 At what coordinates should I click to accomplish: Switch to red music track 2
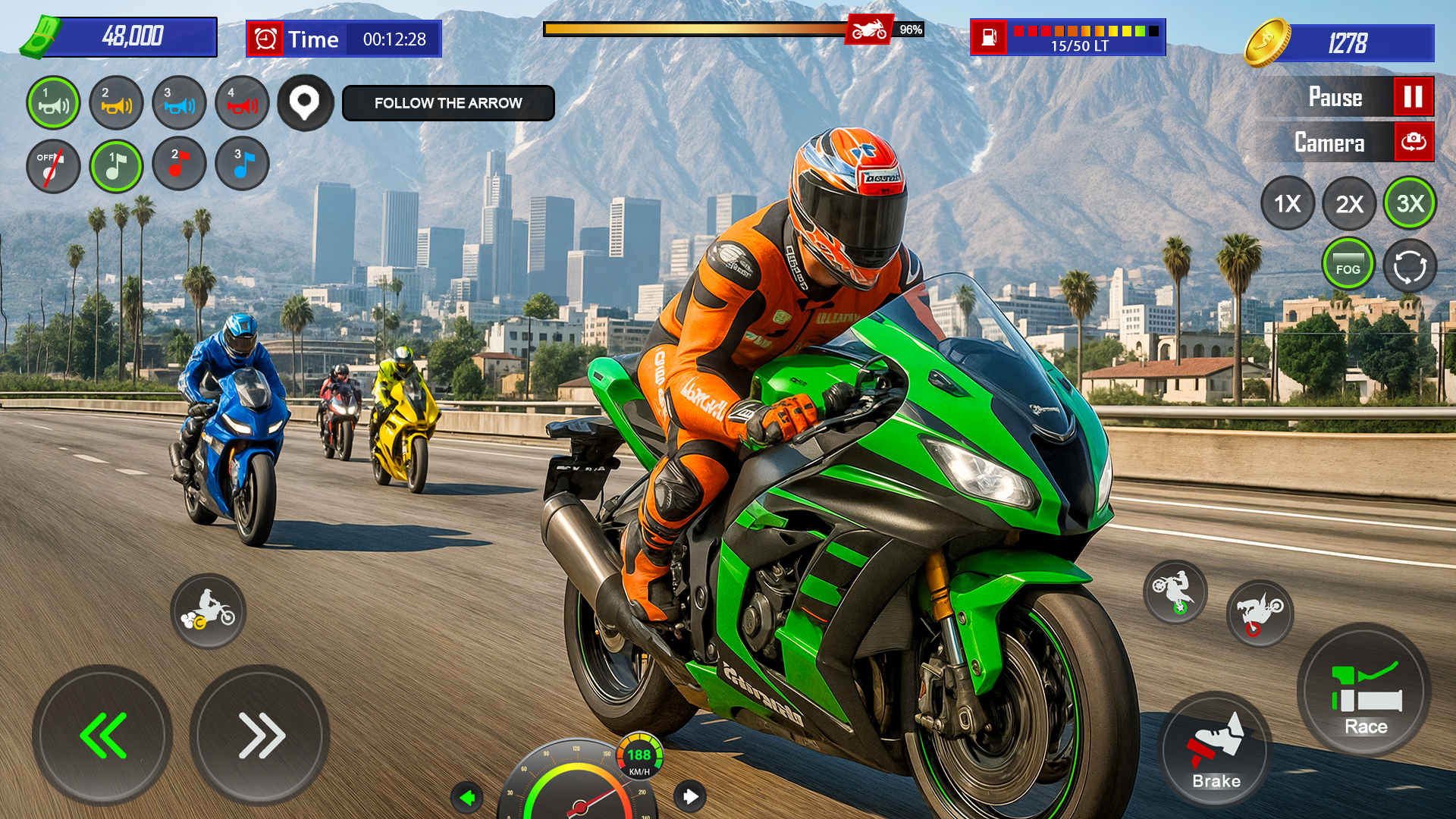tap(179, 164)
